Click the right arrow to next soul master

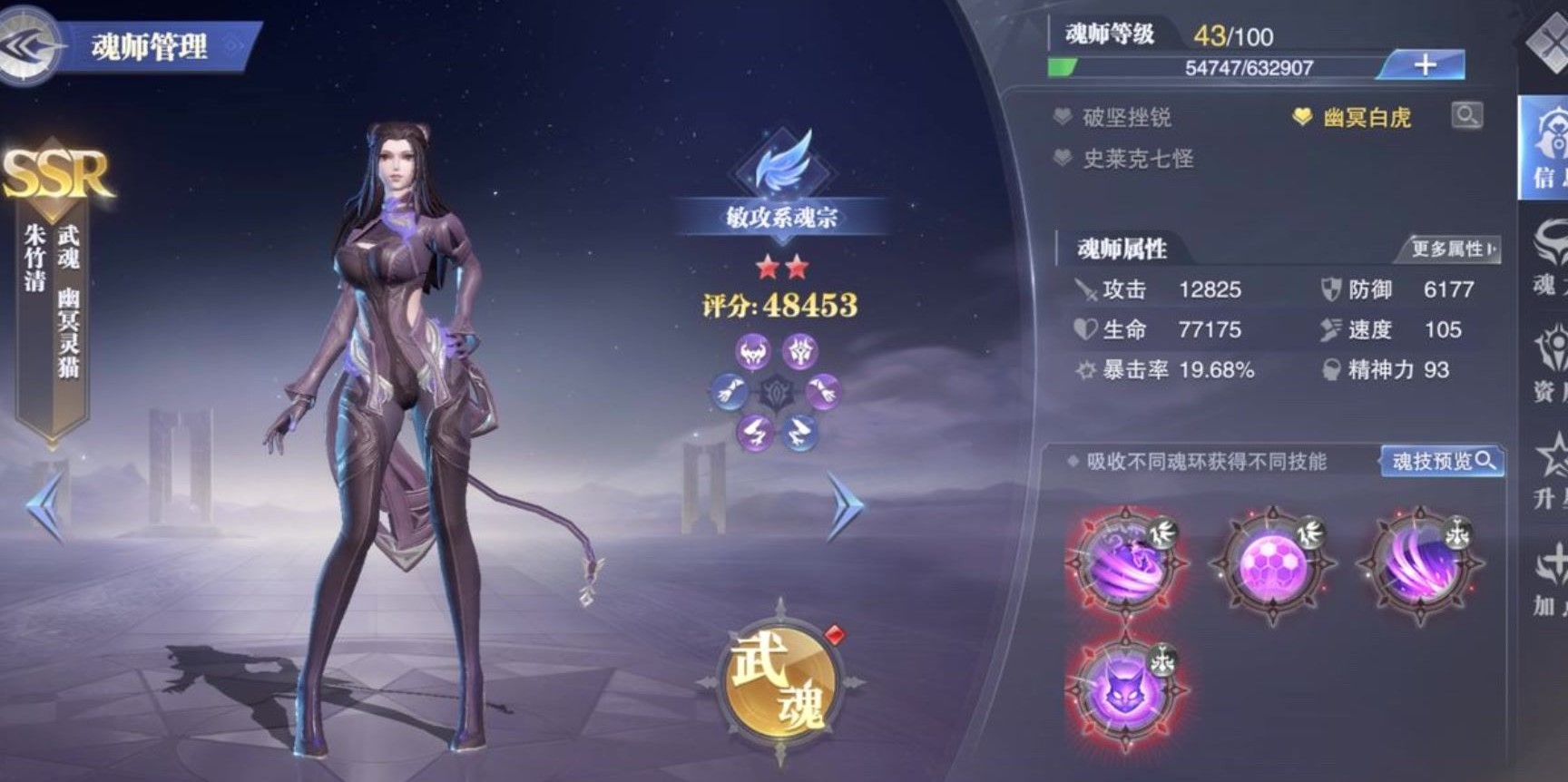846,505
